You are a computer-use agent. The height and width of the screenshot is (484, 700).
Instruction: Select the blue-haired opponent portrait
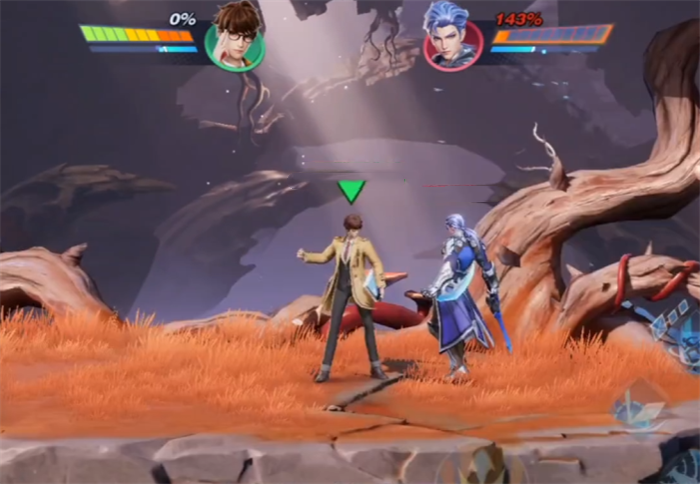[x=453, y=42]
